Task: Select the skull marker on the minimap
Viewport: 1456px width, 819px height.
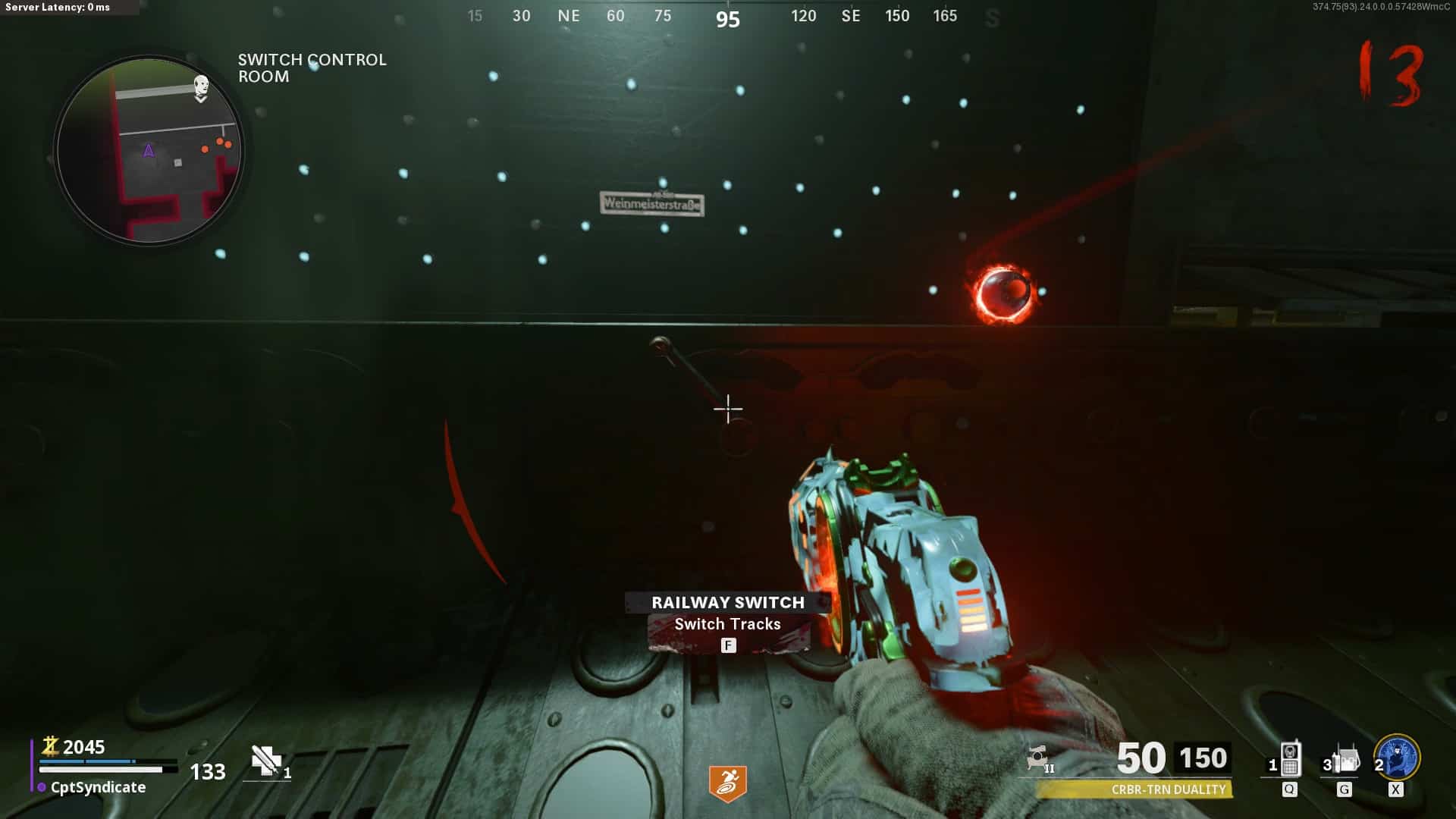Action: tap(201, 86)
